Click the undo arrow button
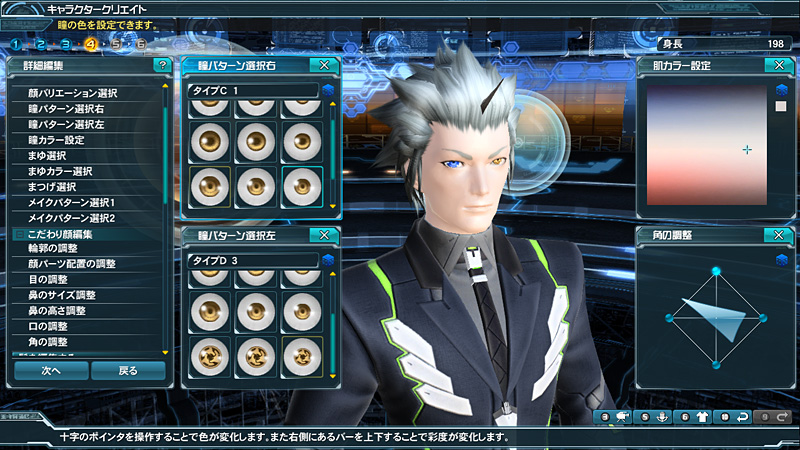800x450 pixels. [735, 416]
